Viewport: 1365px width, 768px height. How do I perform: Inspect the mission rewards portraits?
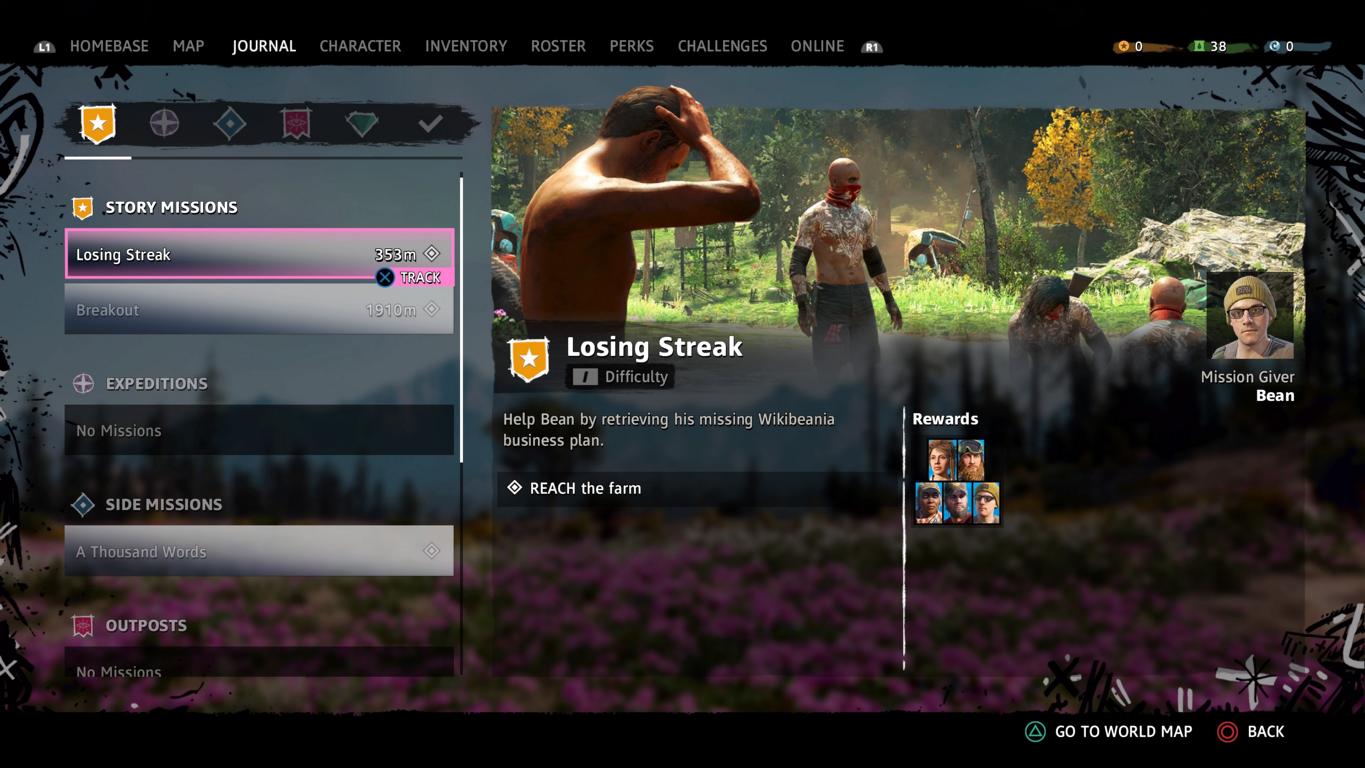click(957, 482)
